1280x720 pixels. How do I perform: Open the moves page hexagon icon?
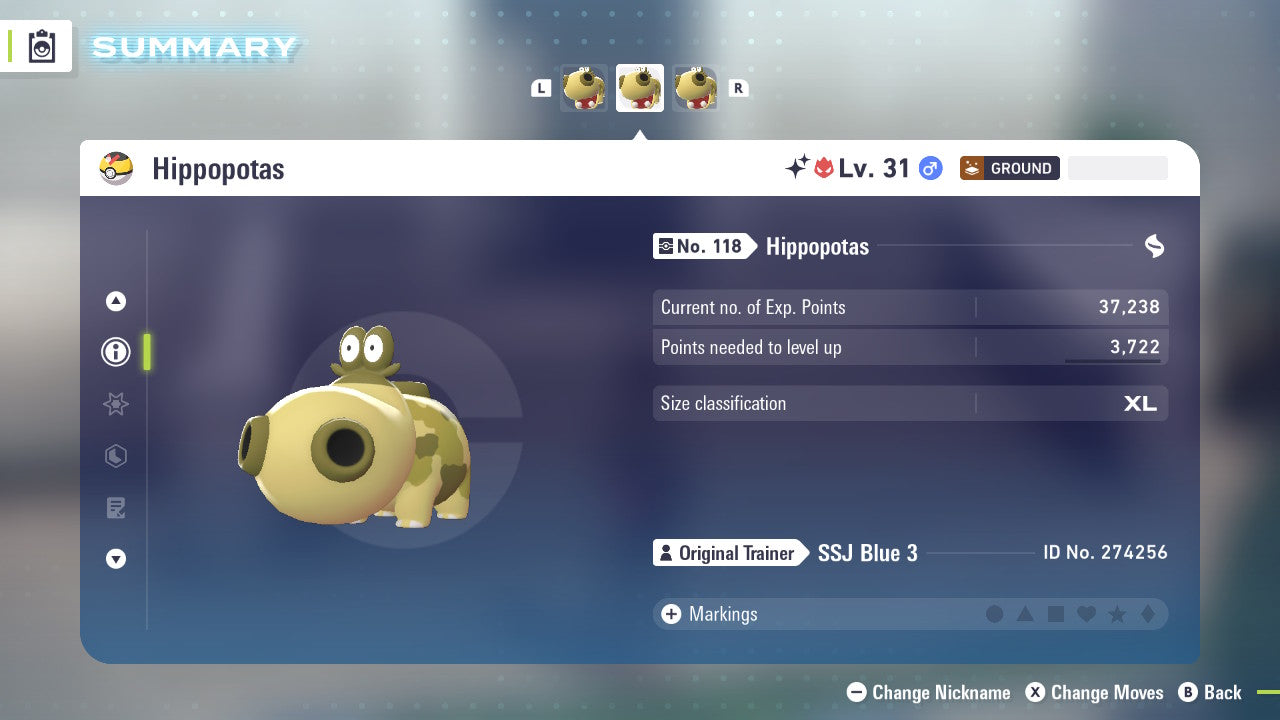pos(116,456)
